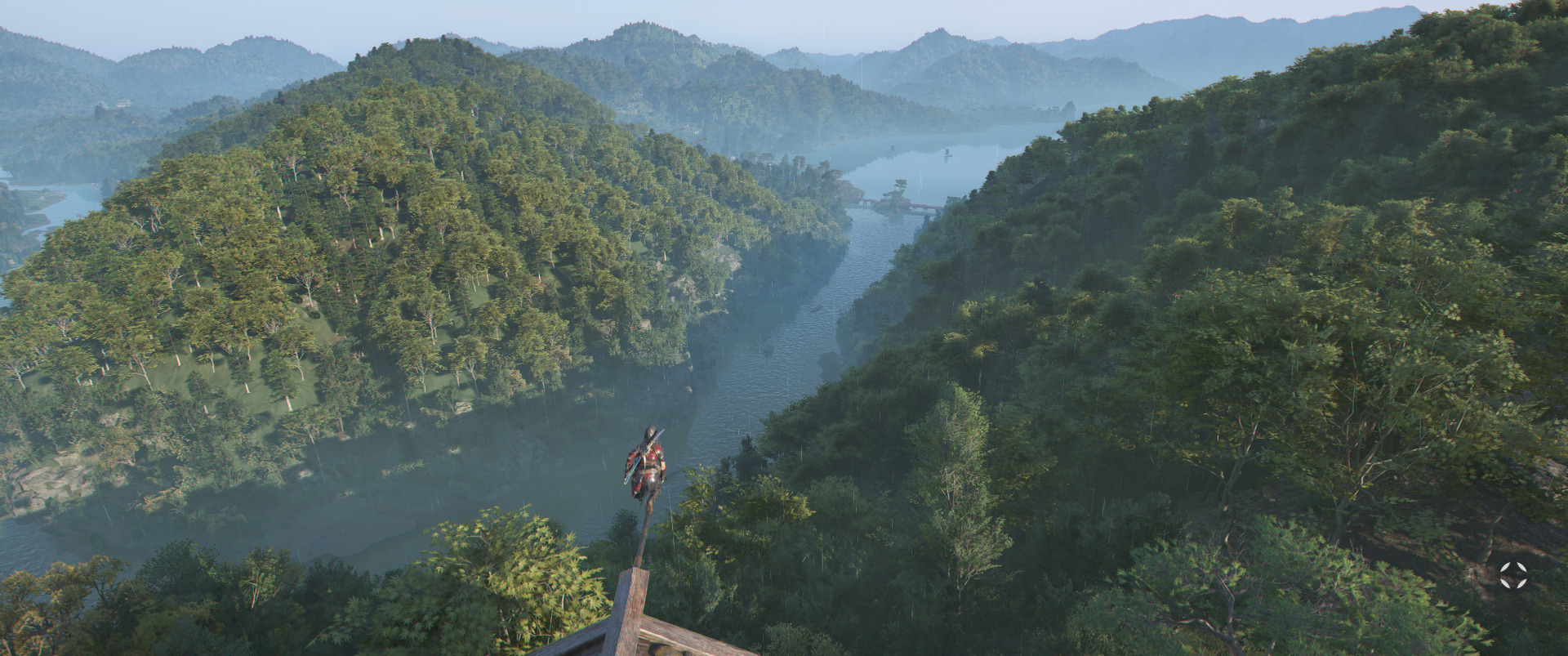The width and height of the screenshot is (1568, 656).
Task: Click the white four-petal circular indicator icon
Action: [1512, 574]
